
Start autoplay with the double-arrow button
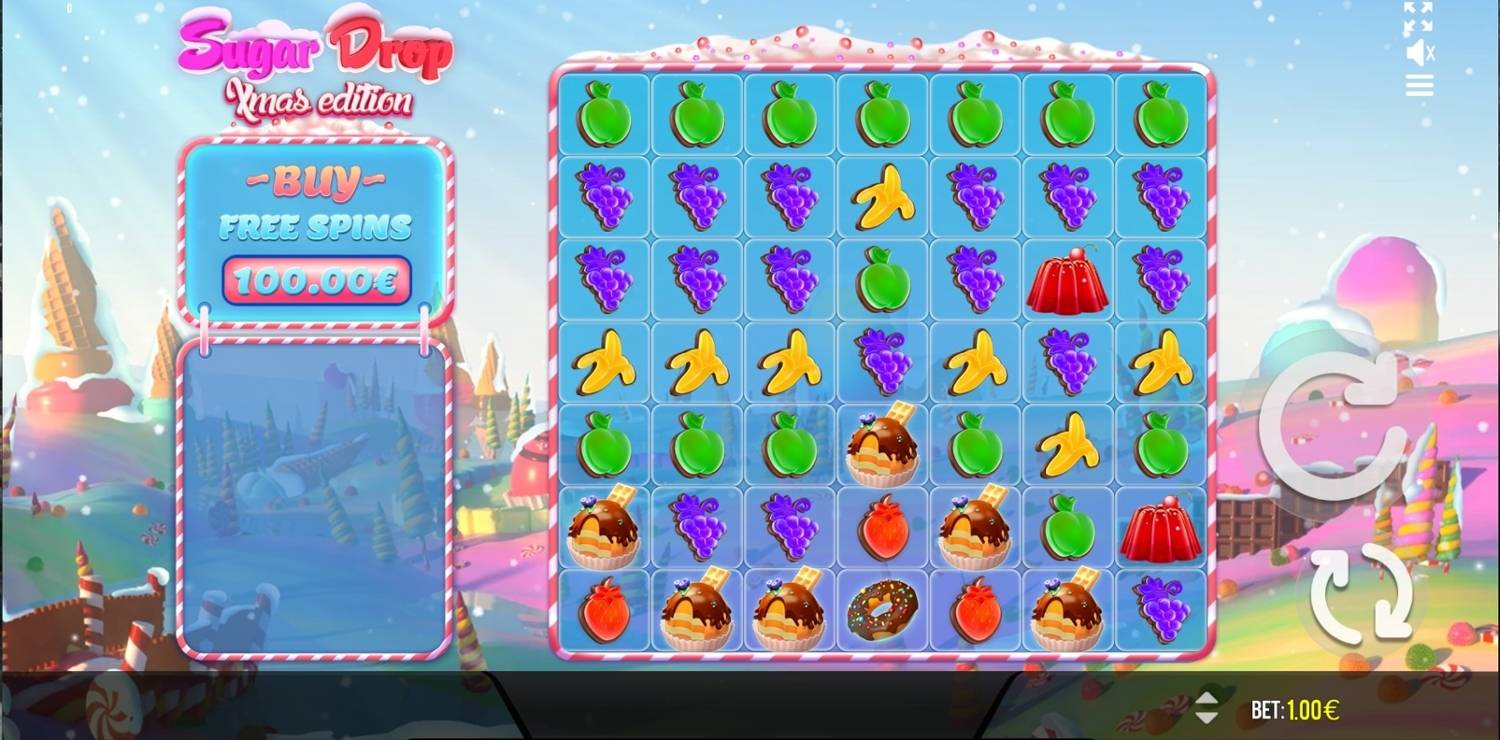(x=1361, y=595)
